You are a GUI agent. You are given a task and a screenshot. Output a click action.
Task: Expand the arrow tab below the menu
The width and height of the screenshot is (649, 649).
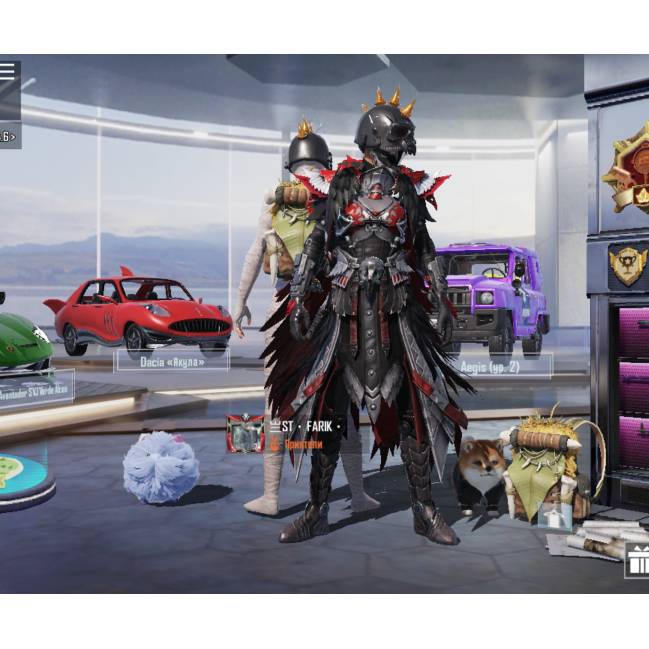[x=9, y=136]
